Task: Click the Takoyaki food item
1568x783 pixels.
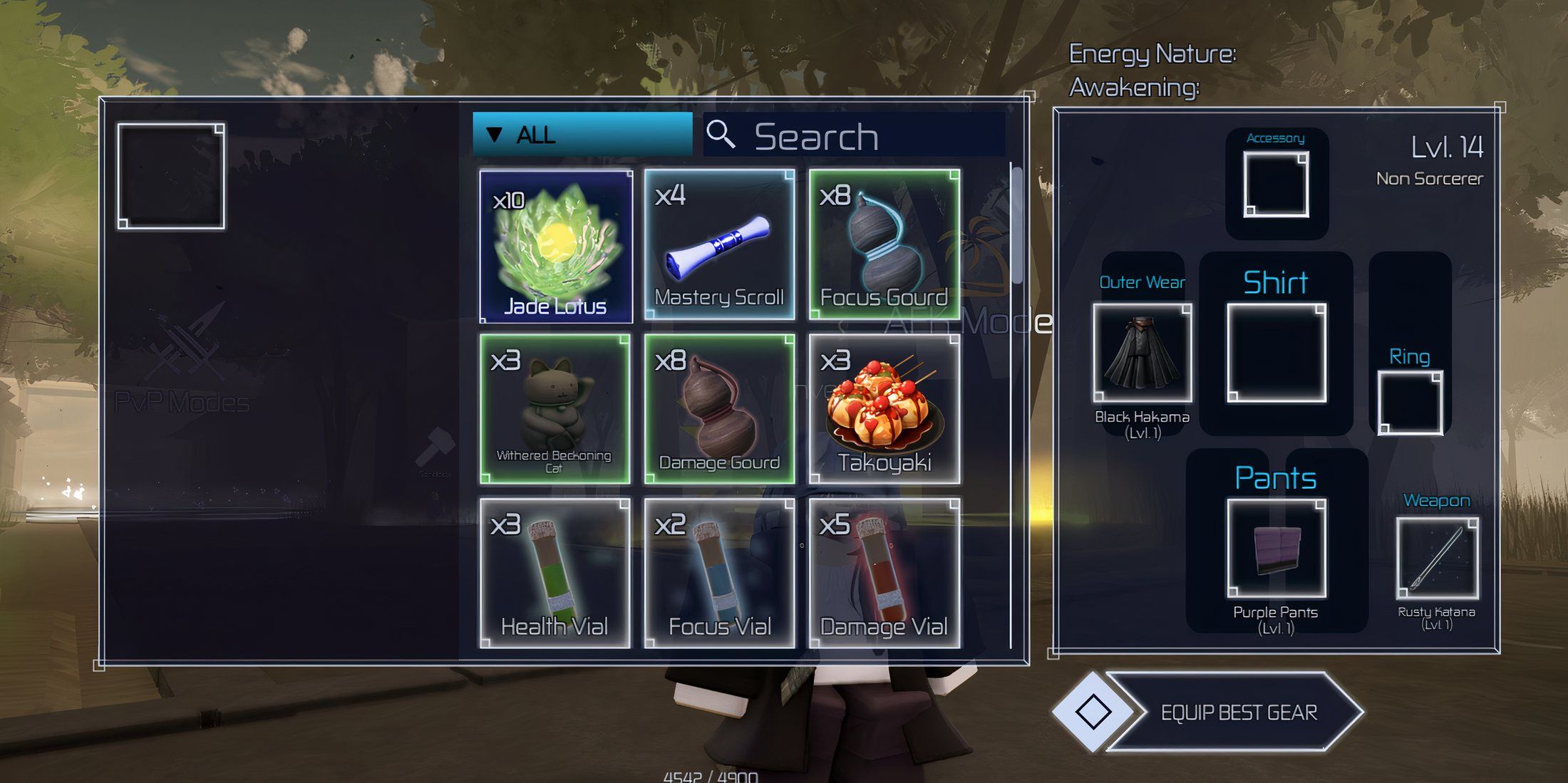Action: 886,410
